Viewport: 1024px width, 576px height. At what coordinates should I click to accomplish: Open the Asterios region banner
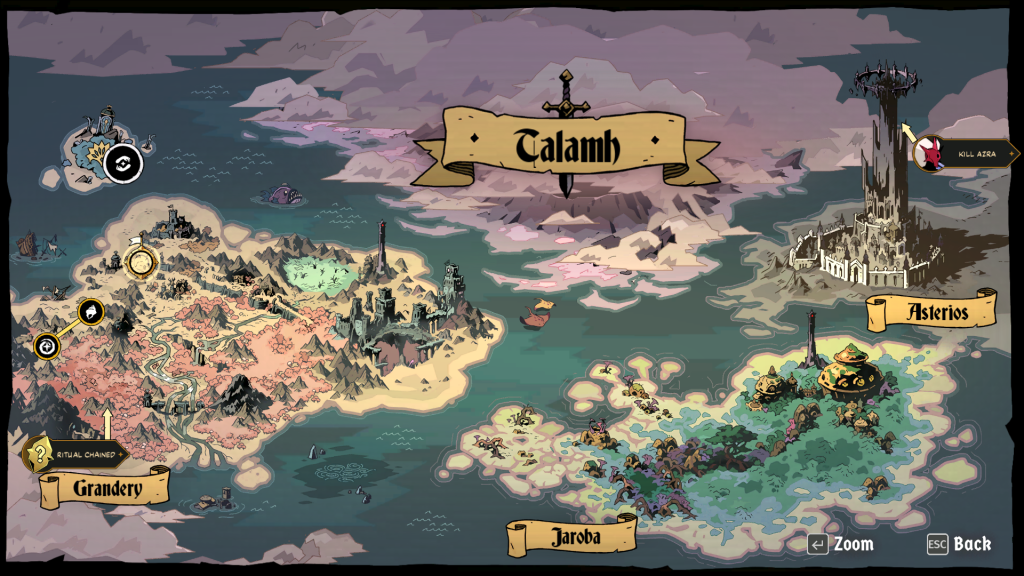tap(932, 311)
